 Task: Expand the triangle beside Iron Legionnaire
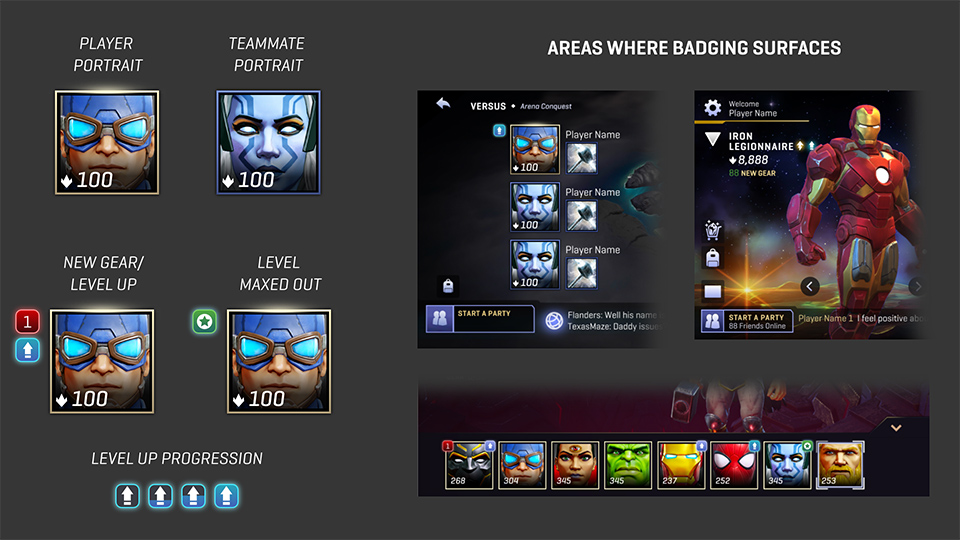(712, 140)
